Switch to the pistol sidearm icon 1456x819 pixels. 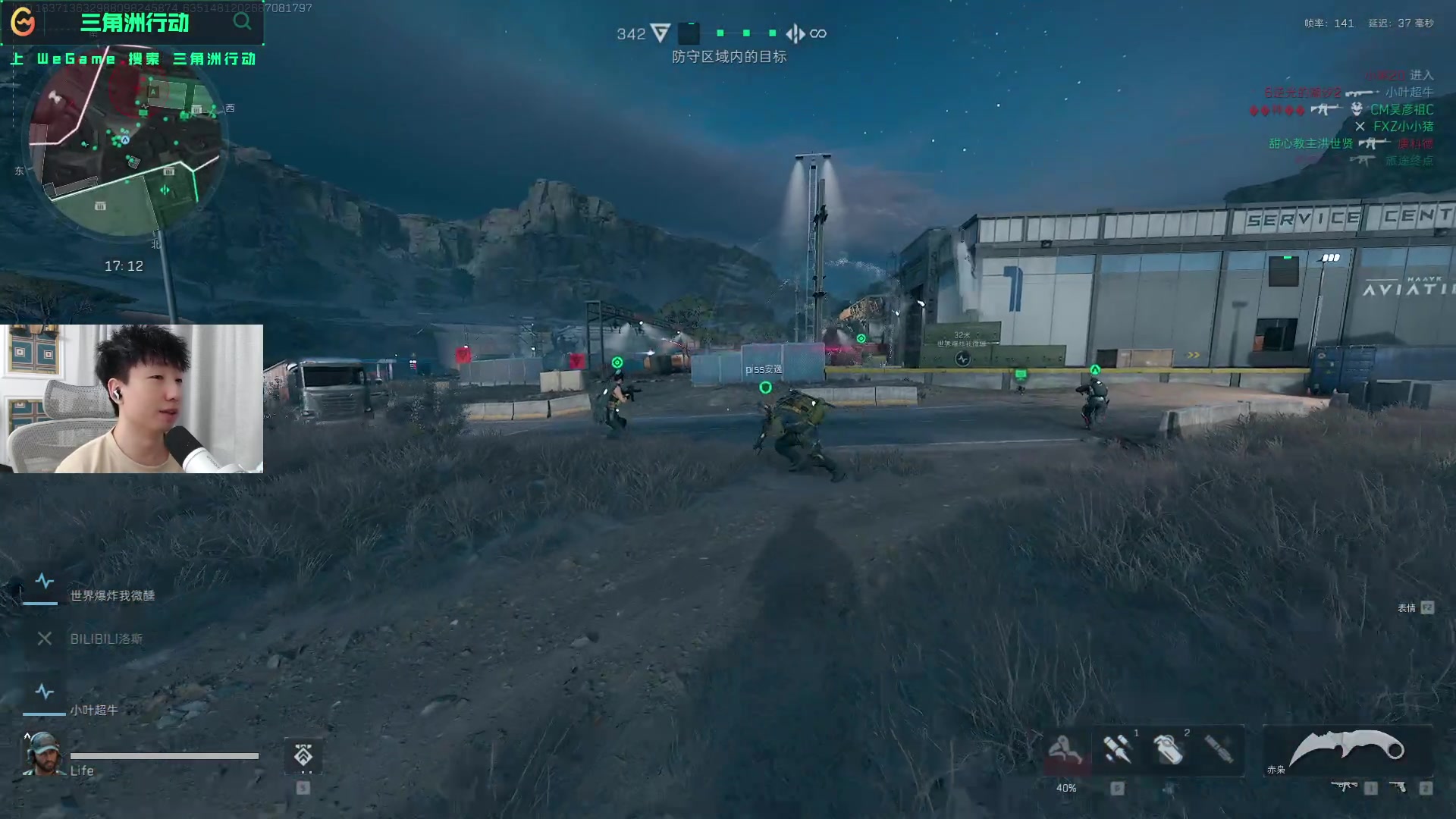coord(1398,787)
